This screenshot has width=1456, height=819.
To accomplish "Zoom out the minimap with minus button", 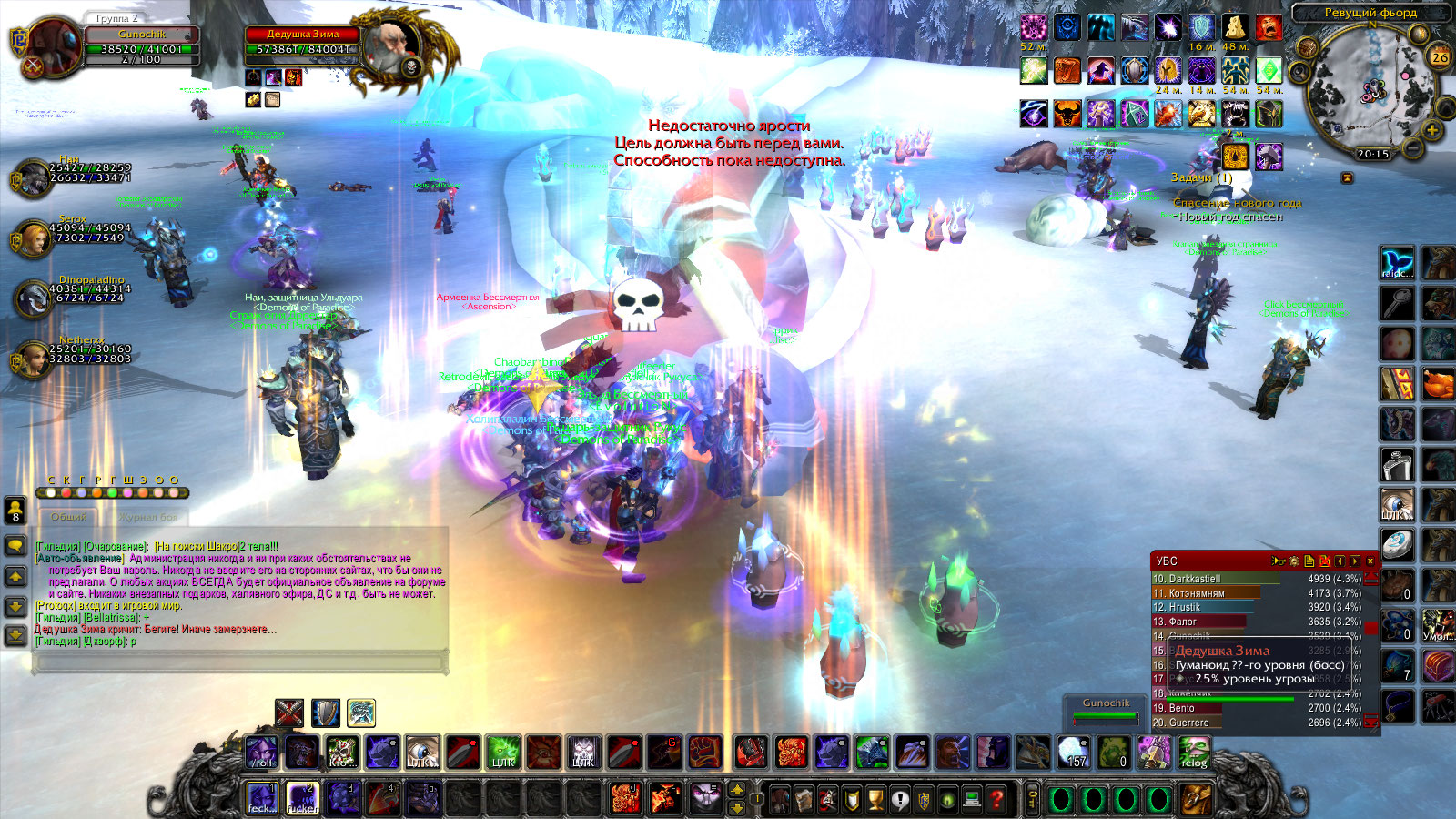I will (1413, 146).
